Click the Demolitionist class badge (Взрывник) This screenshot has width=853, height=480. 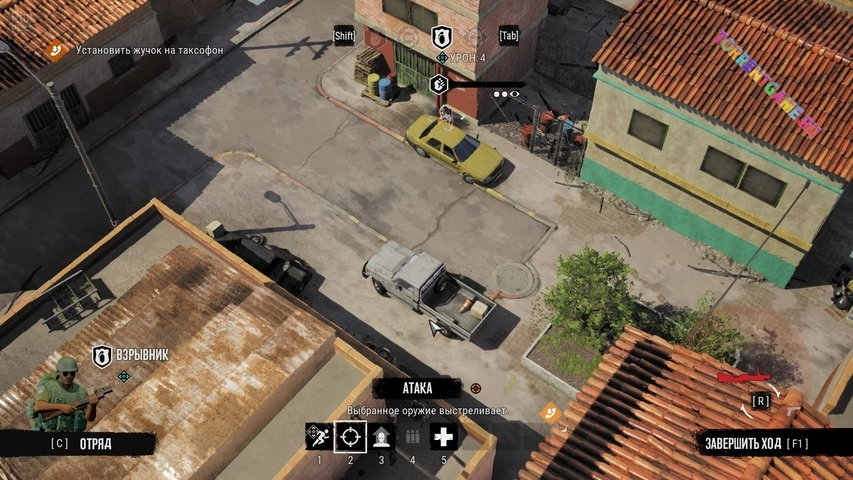[102, 356]
